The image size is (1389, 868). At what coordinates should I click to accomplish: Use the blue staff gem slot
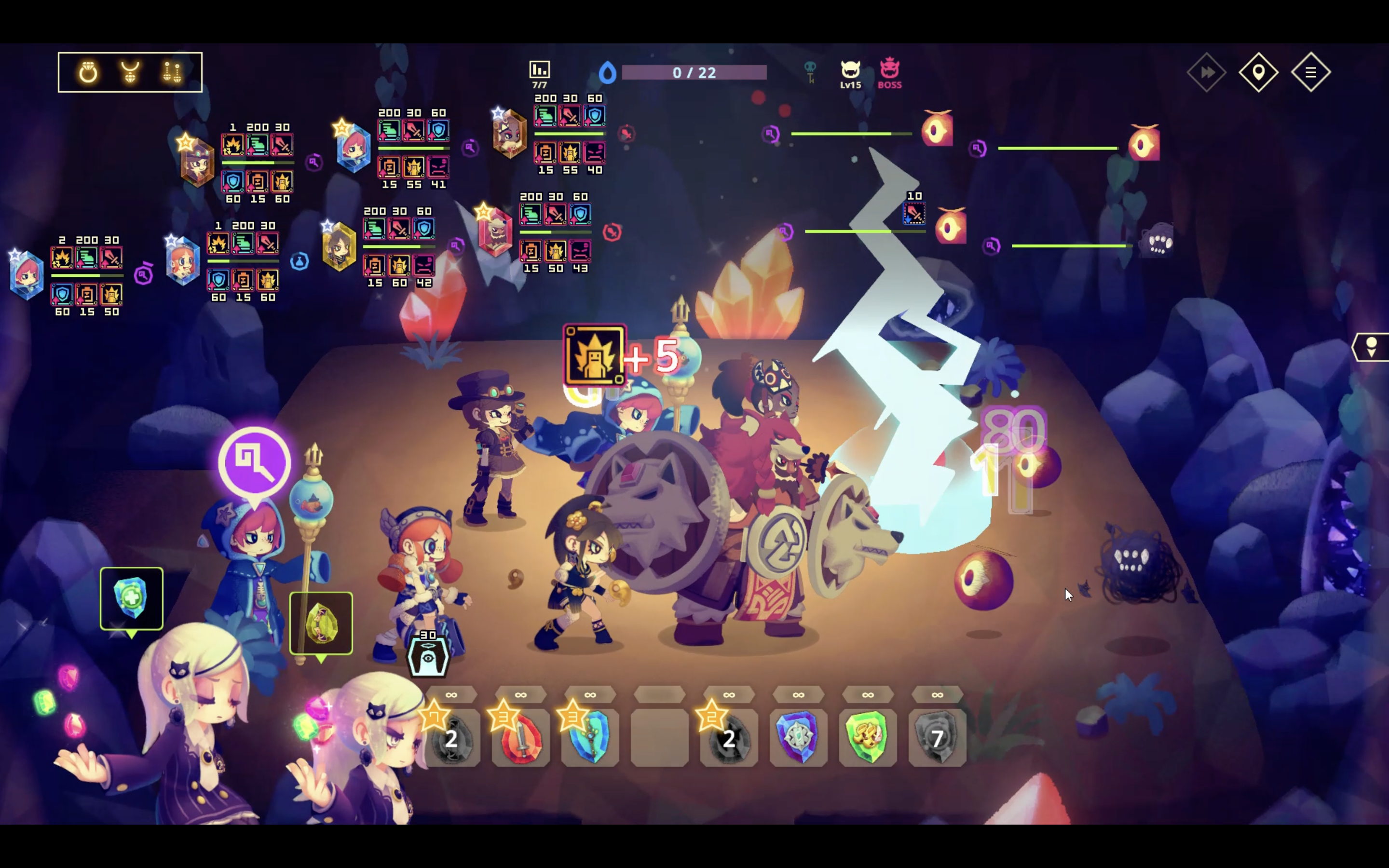pyautogui.click(x=590, y=738)
